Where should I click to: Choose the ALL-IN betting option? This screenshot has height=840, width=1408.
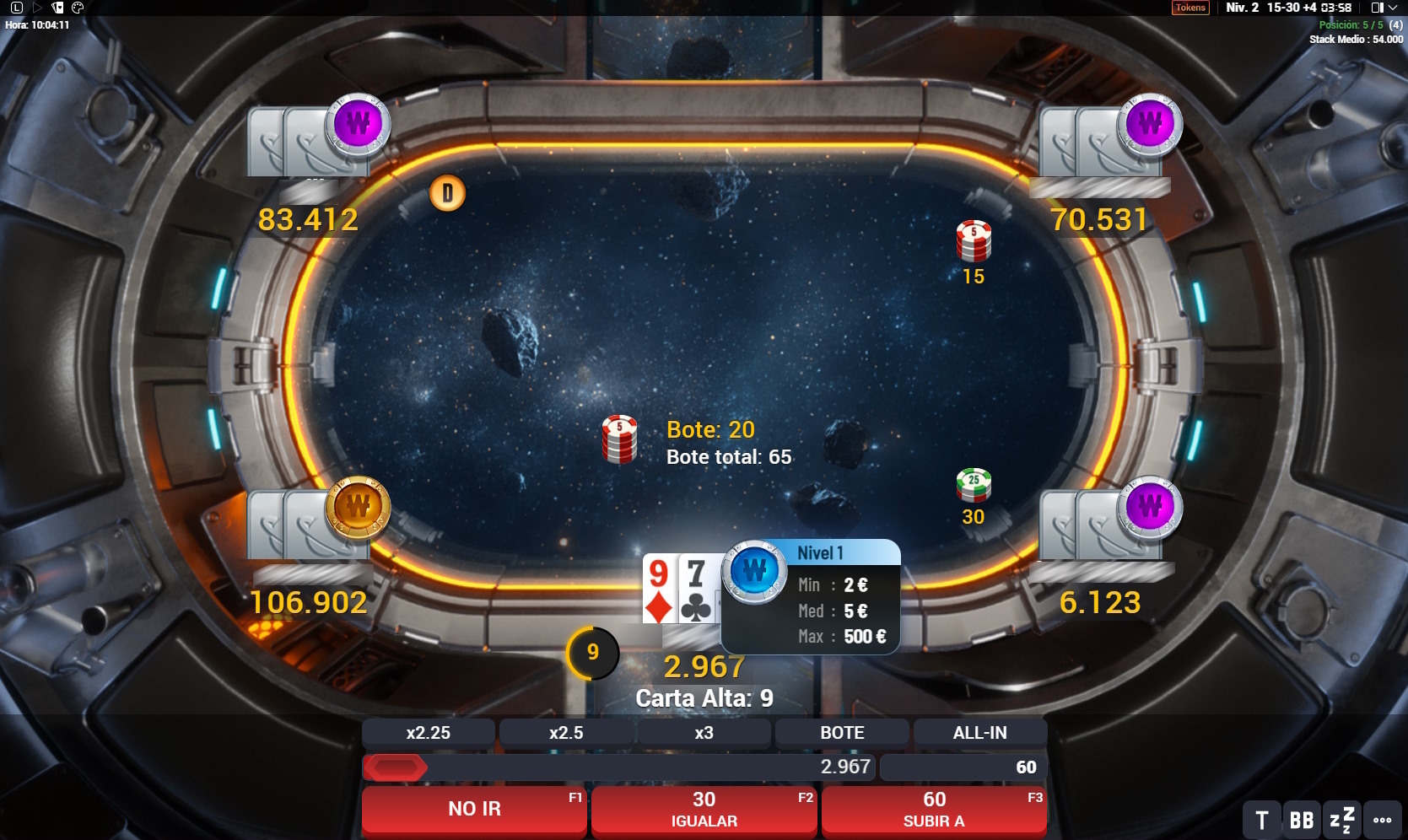coord(978,732)
